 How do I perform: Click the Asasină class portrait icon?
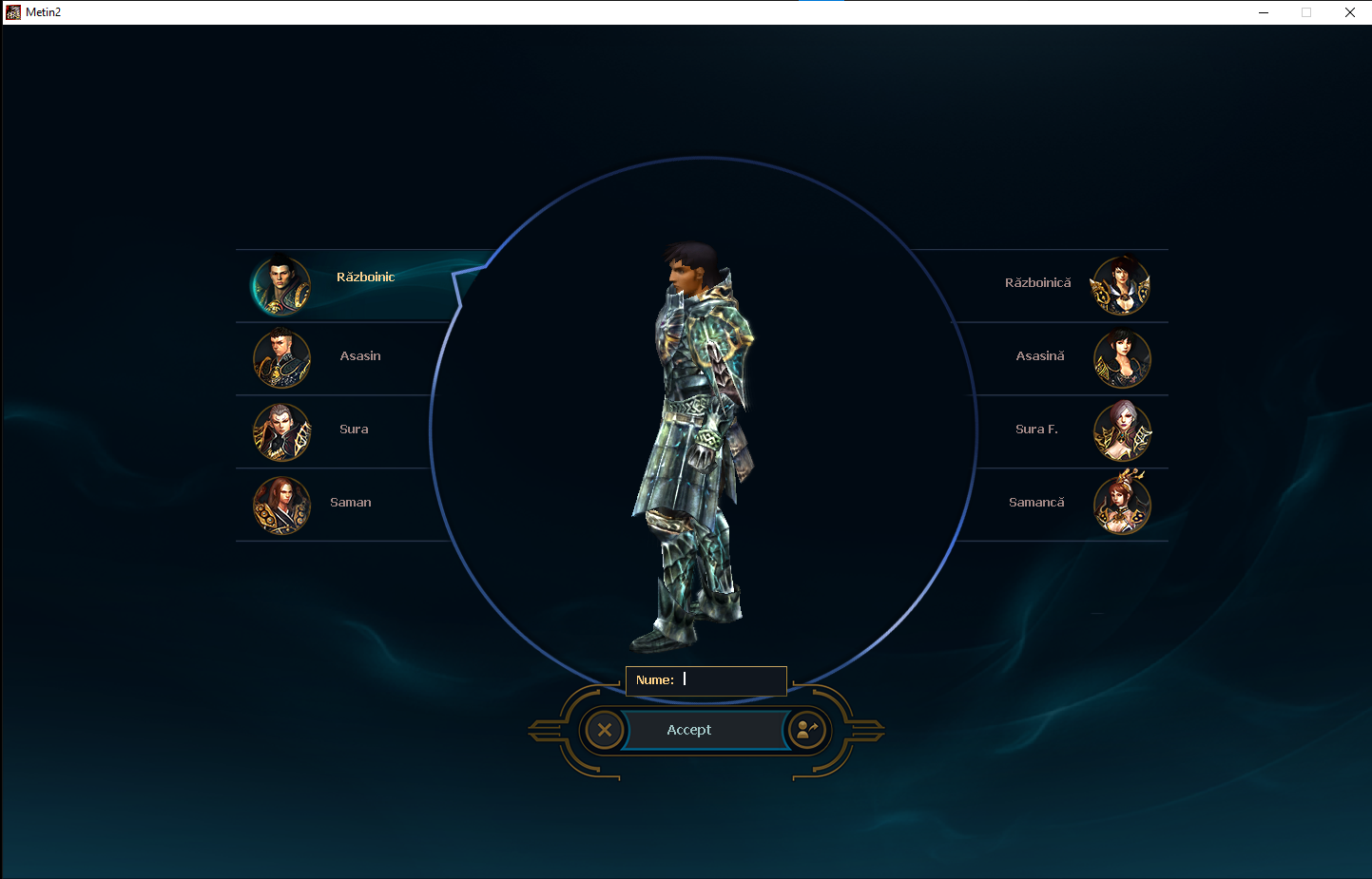[1122, 359]
